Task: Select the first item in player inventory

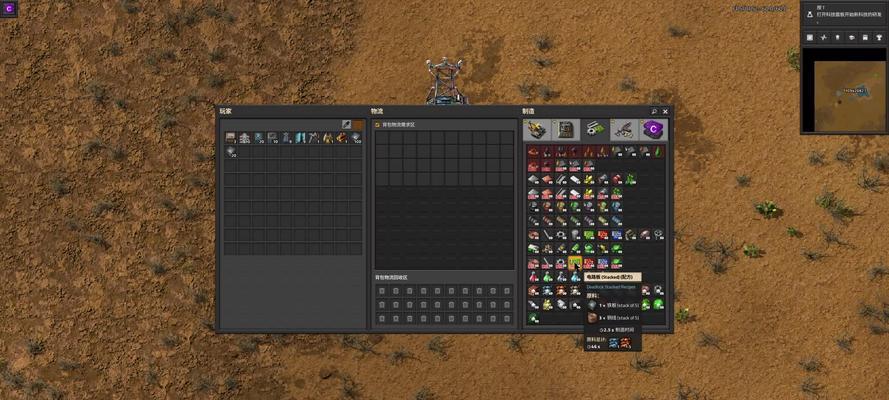Action: pos(230,138)
